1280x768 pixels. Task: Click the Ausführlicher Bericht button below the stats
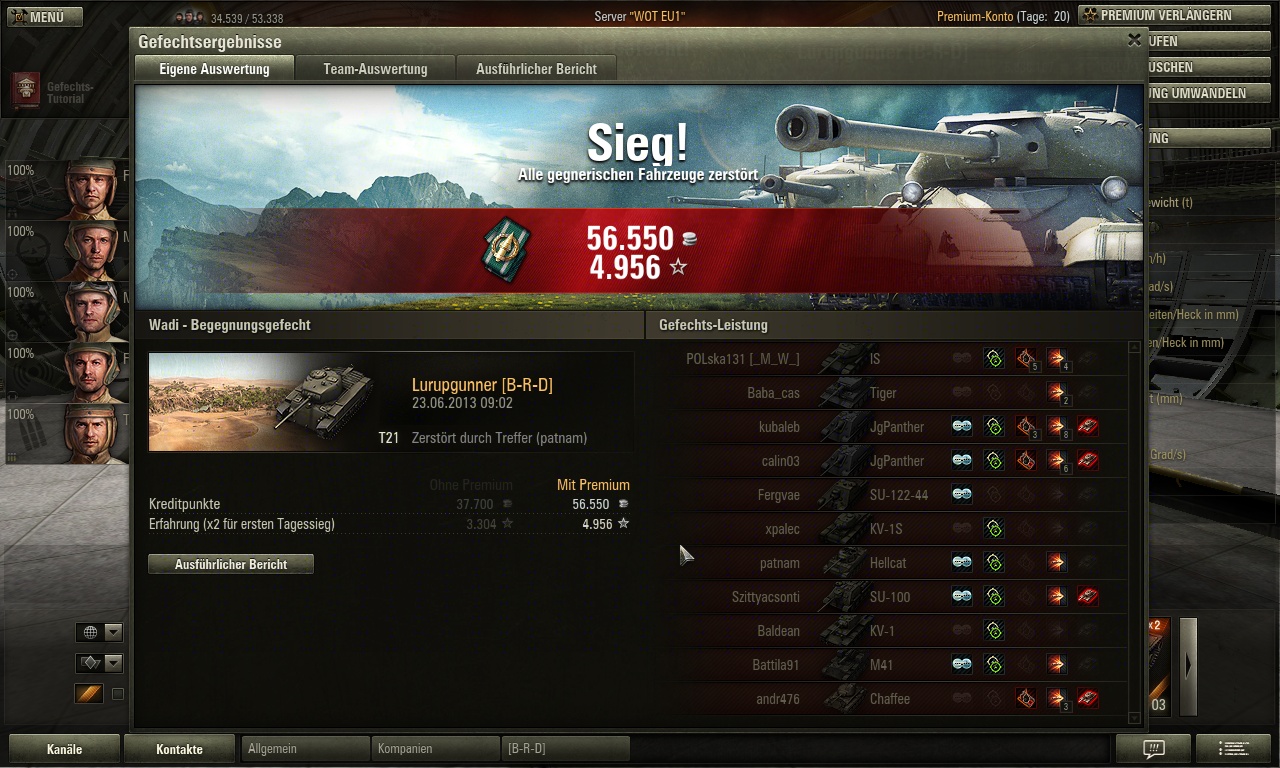(231, 564)
